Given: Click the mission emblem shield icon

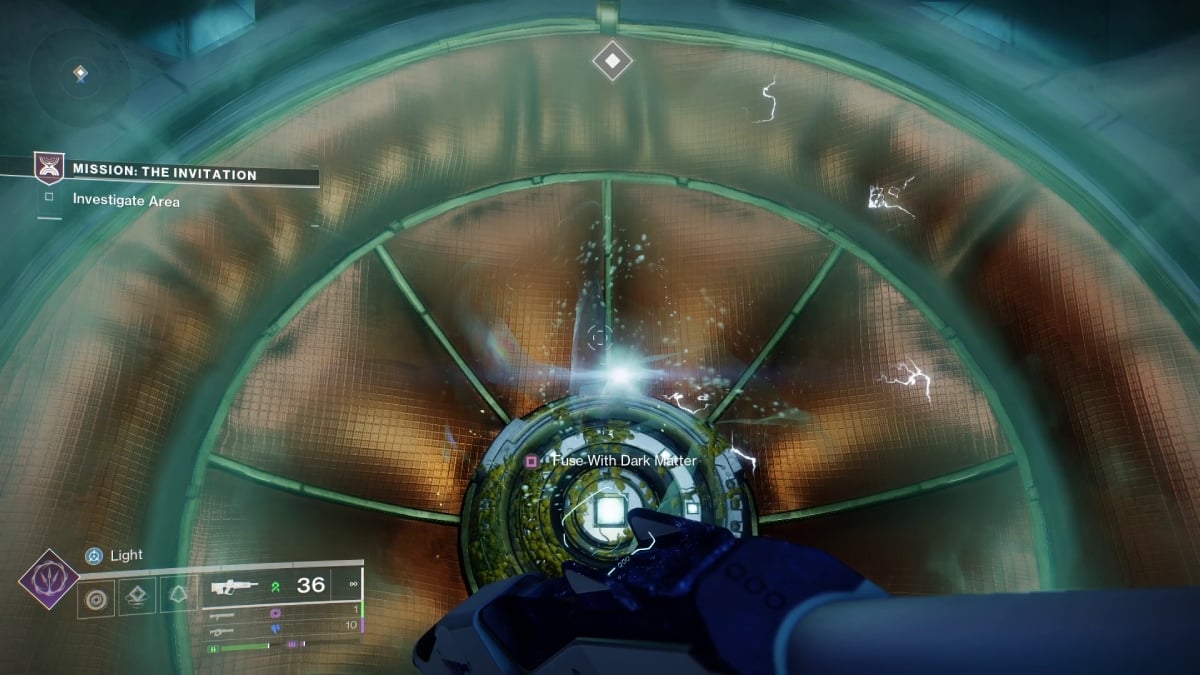Looking at the screenshot, I should click(x=49, y=168).
